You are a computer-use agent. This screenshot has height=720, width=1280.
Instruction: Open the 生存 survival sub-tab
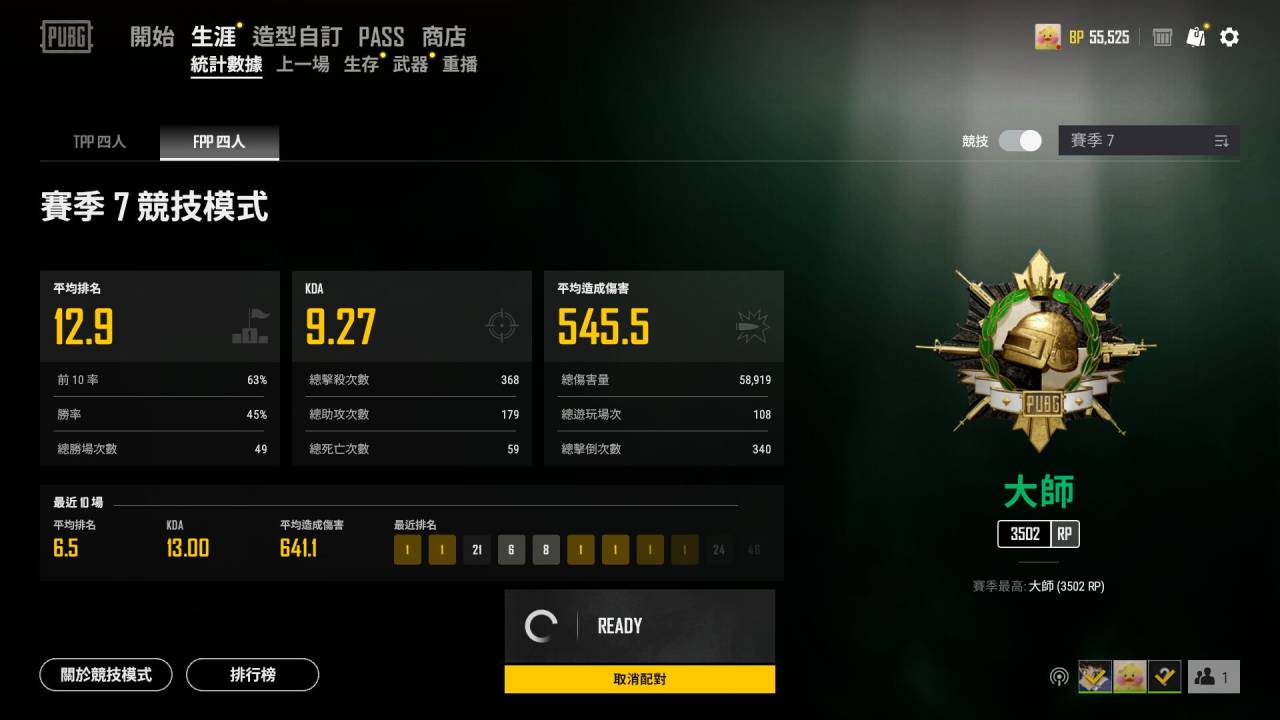(x=361, y=65)
